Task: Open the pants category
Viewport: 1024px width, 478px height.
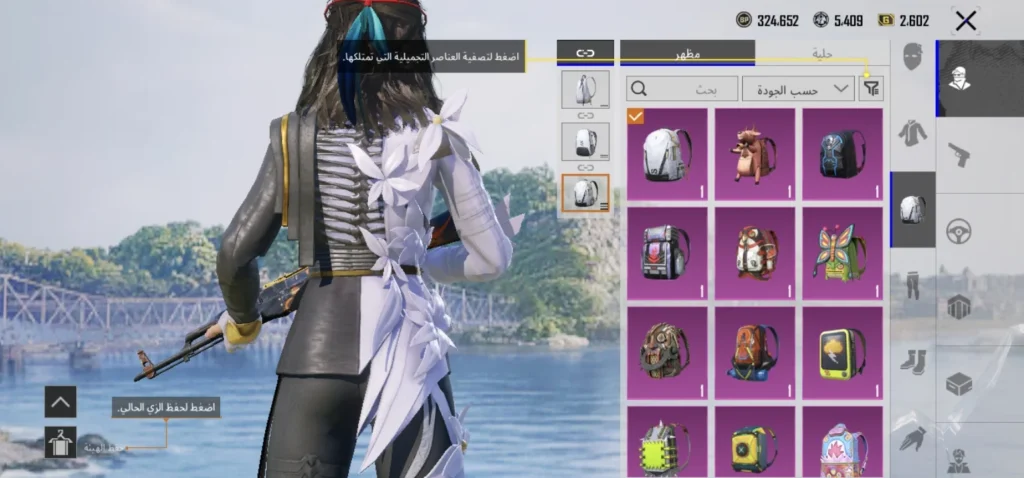Action: click(912, 285)
